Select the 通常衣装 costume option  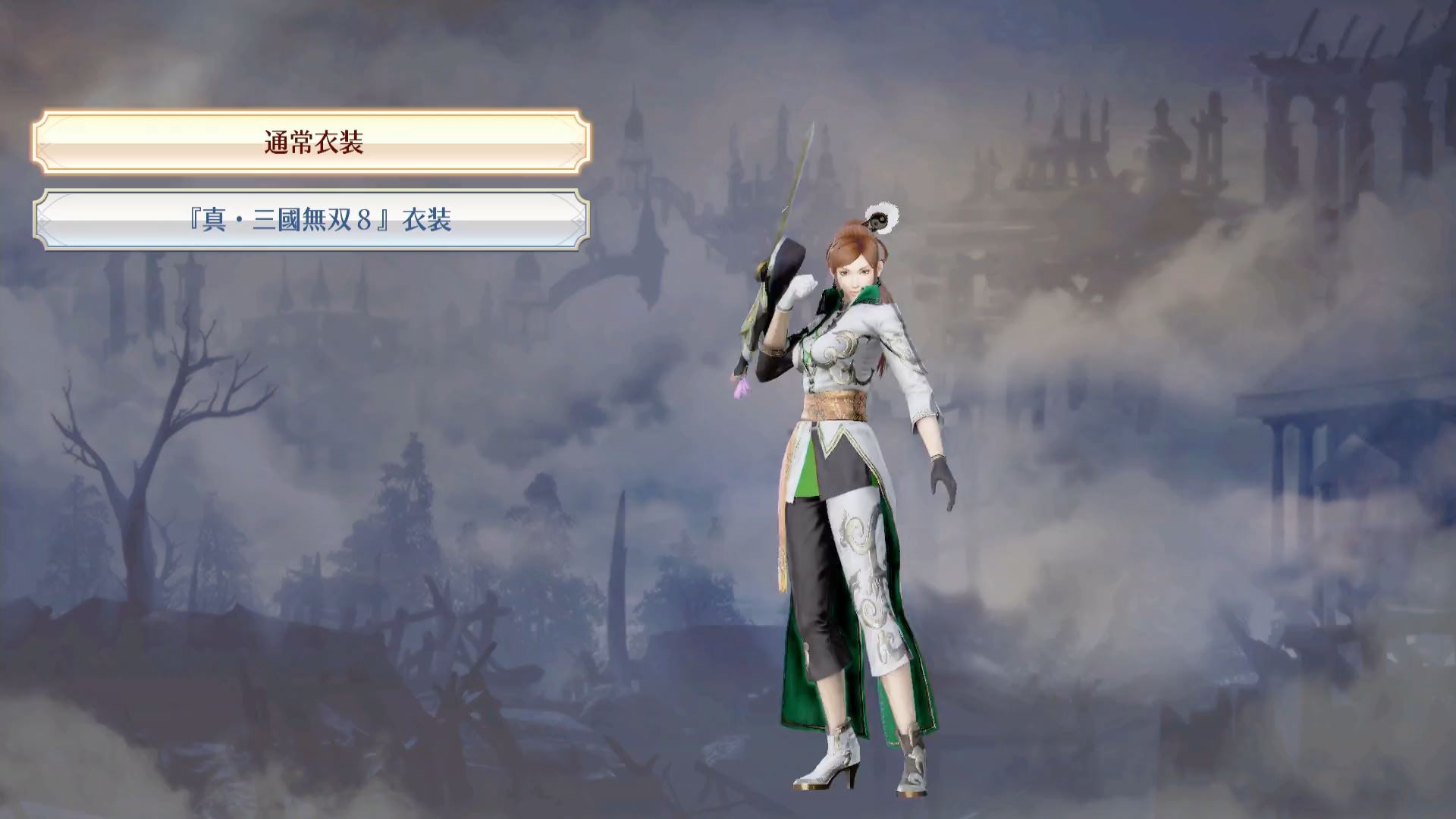pyautogui.click(x=312, y=143)
